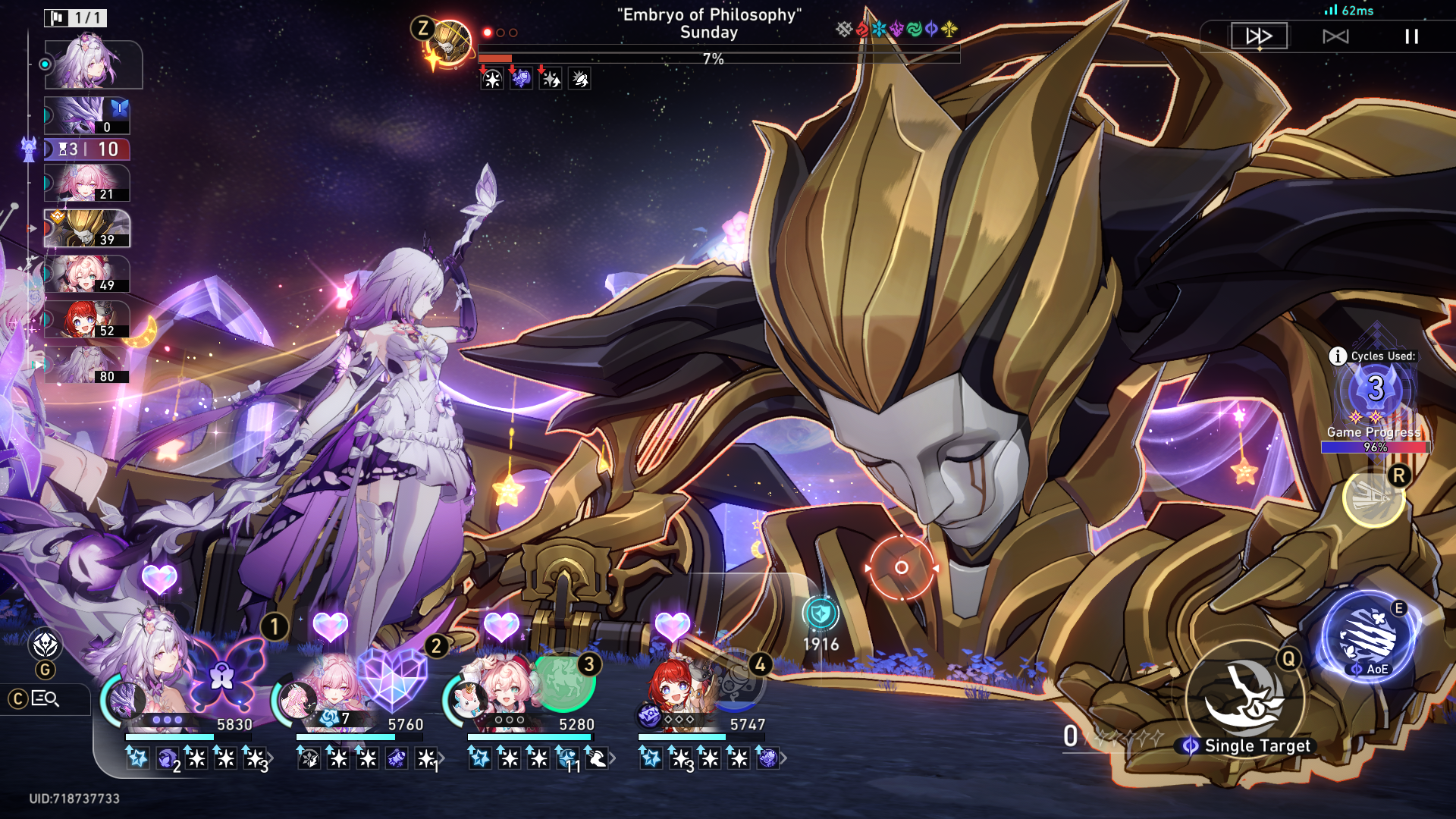1456x819 pixels.
Task: Select red-haired character in turn order
Action: point(86,320)
